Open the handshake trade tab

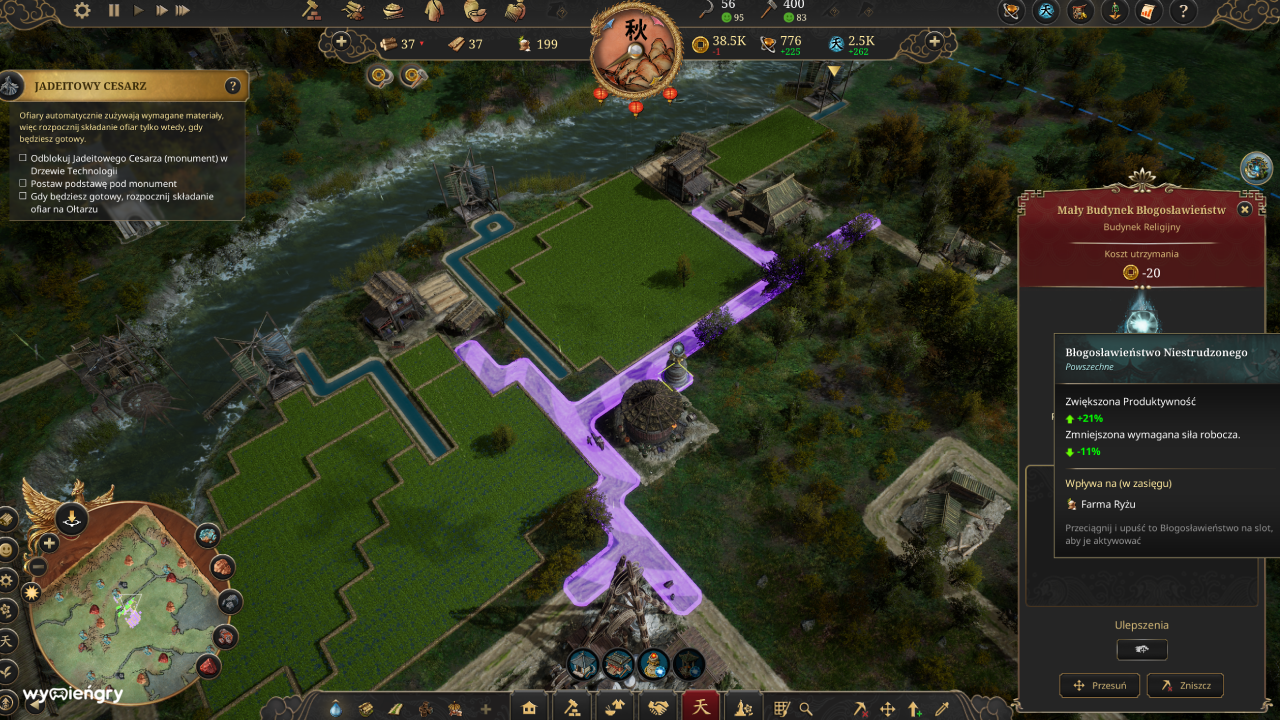(x=658, y=707)
